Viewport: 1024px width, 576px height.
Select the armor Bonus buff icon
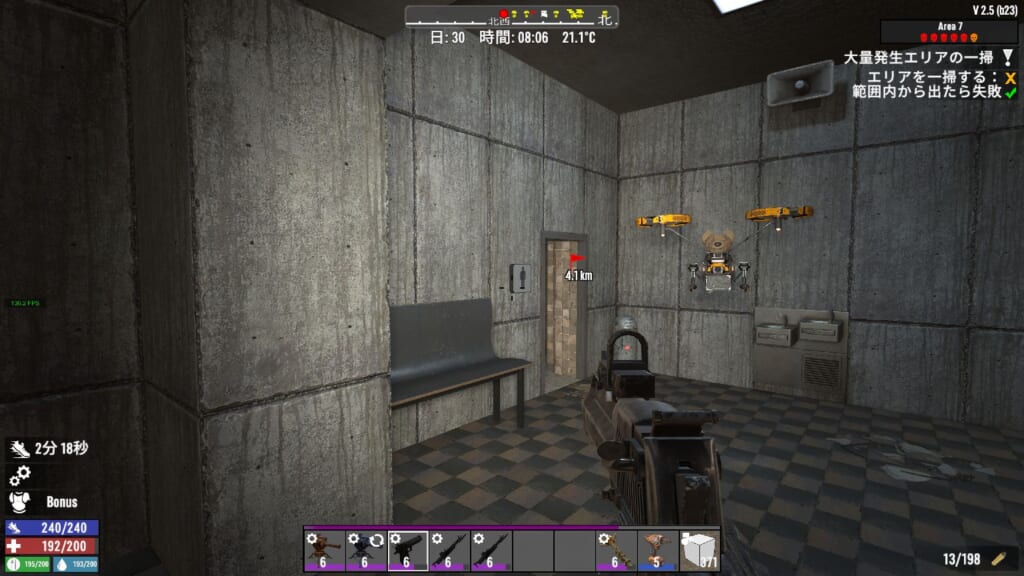19,501
